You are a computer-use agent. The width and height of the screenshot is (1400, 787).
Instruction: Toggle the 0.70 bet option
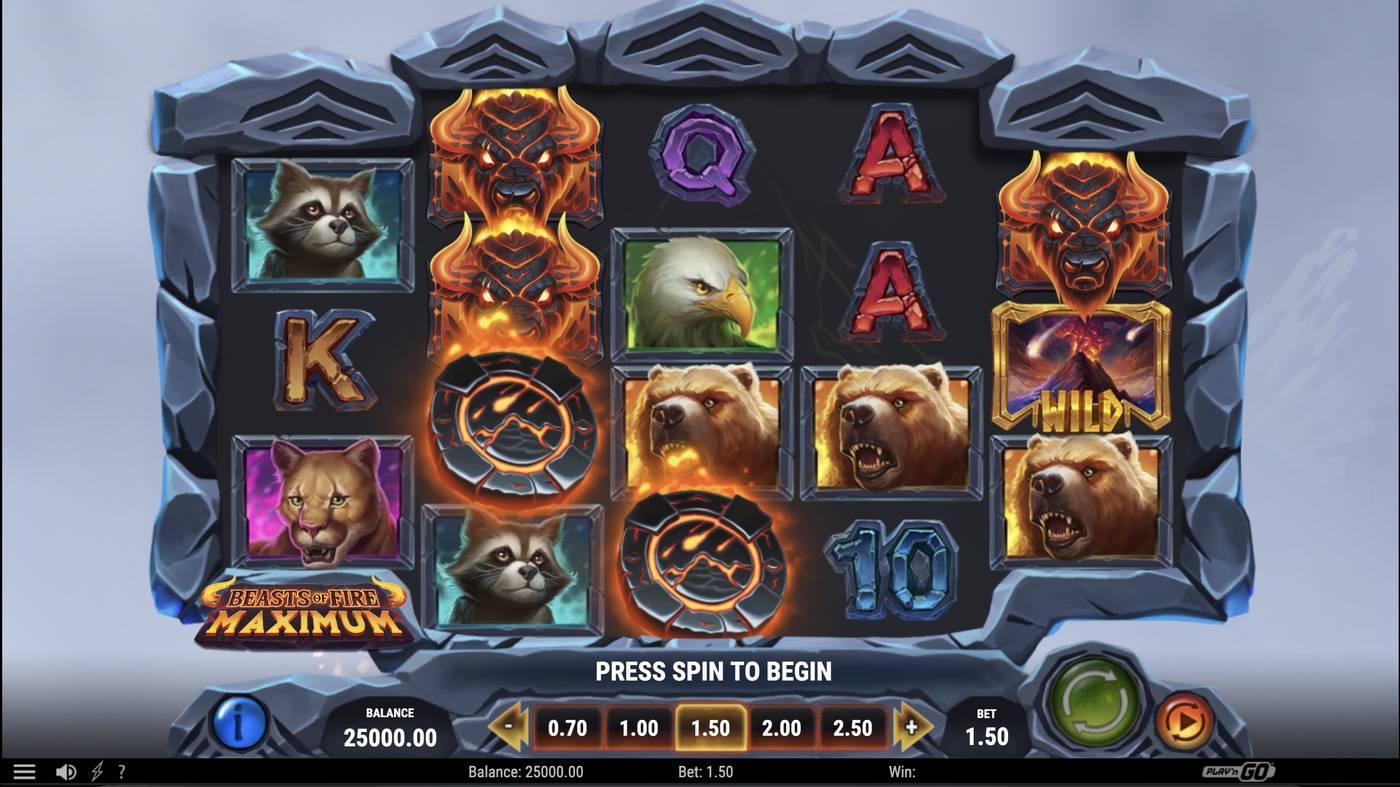(x=568, y=728)
